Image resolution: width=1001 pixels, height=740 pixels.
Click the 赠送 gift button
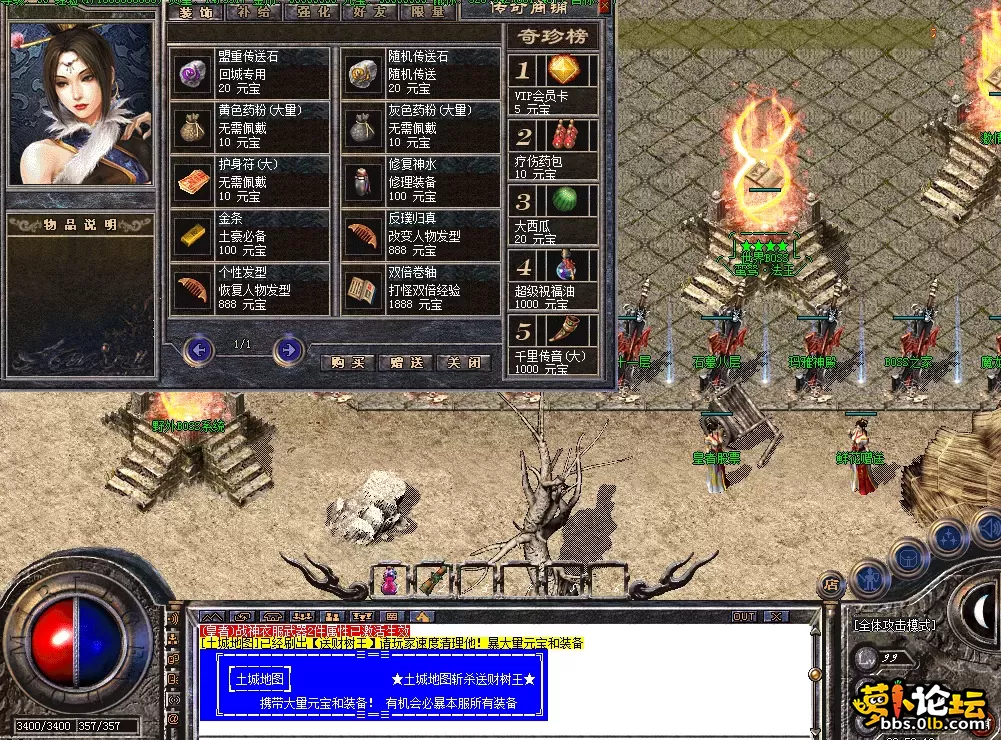pyautogui.click(x=406, y=362)
